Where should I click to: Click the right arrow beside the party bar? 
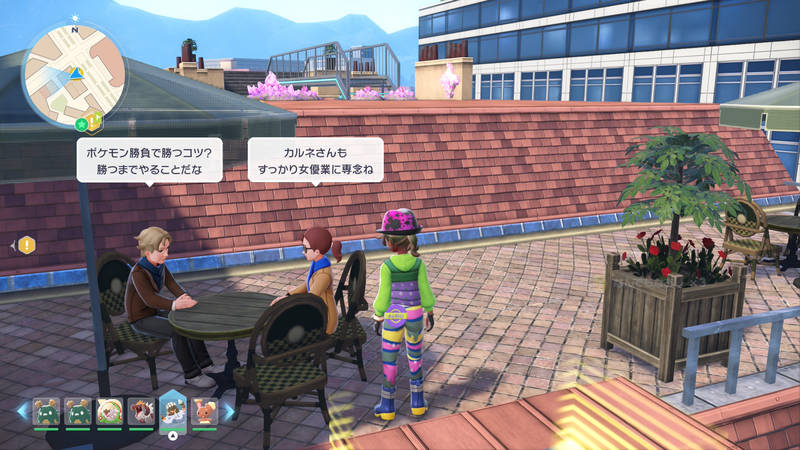point(228,410)
